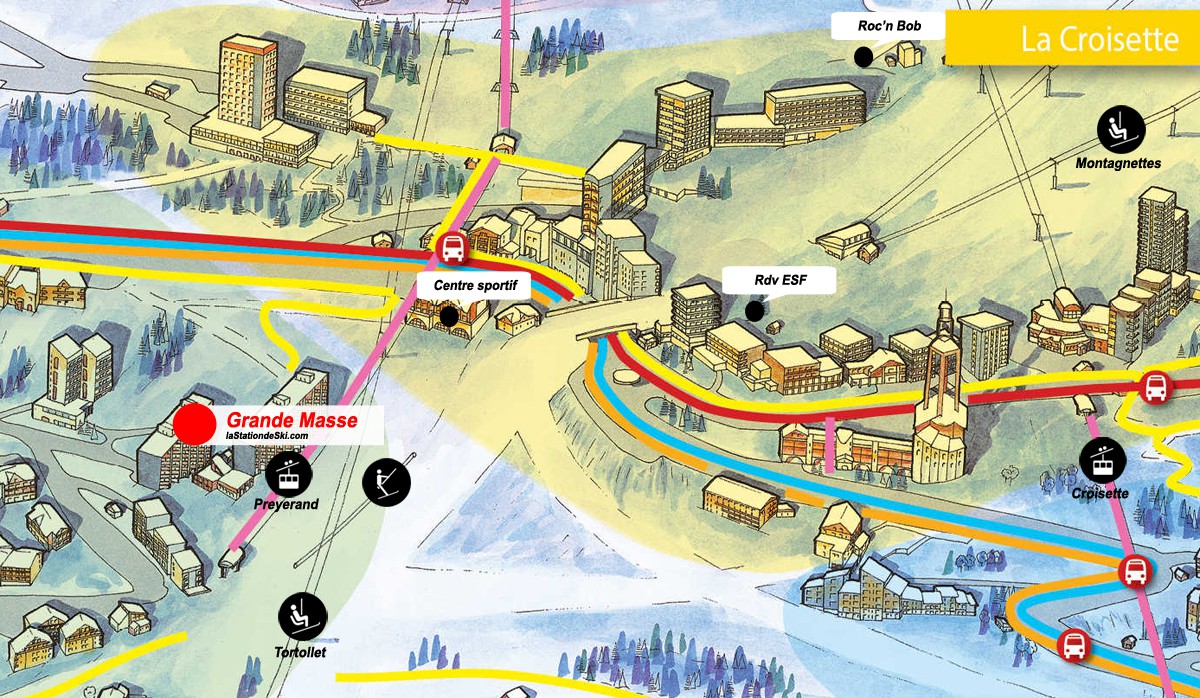Click the yellow La Croisette banner
Viewport: 1200px width, 698px height.
[x=1072, y=39]
